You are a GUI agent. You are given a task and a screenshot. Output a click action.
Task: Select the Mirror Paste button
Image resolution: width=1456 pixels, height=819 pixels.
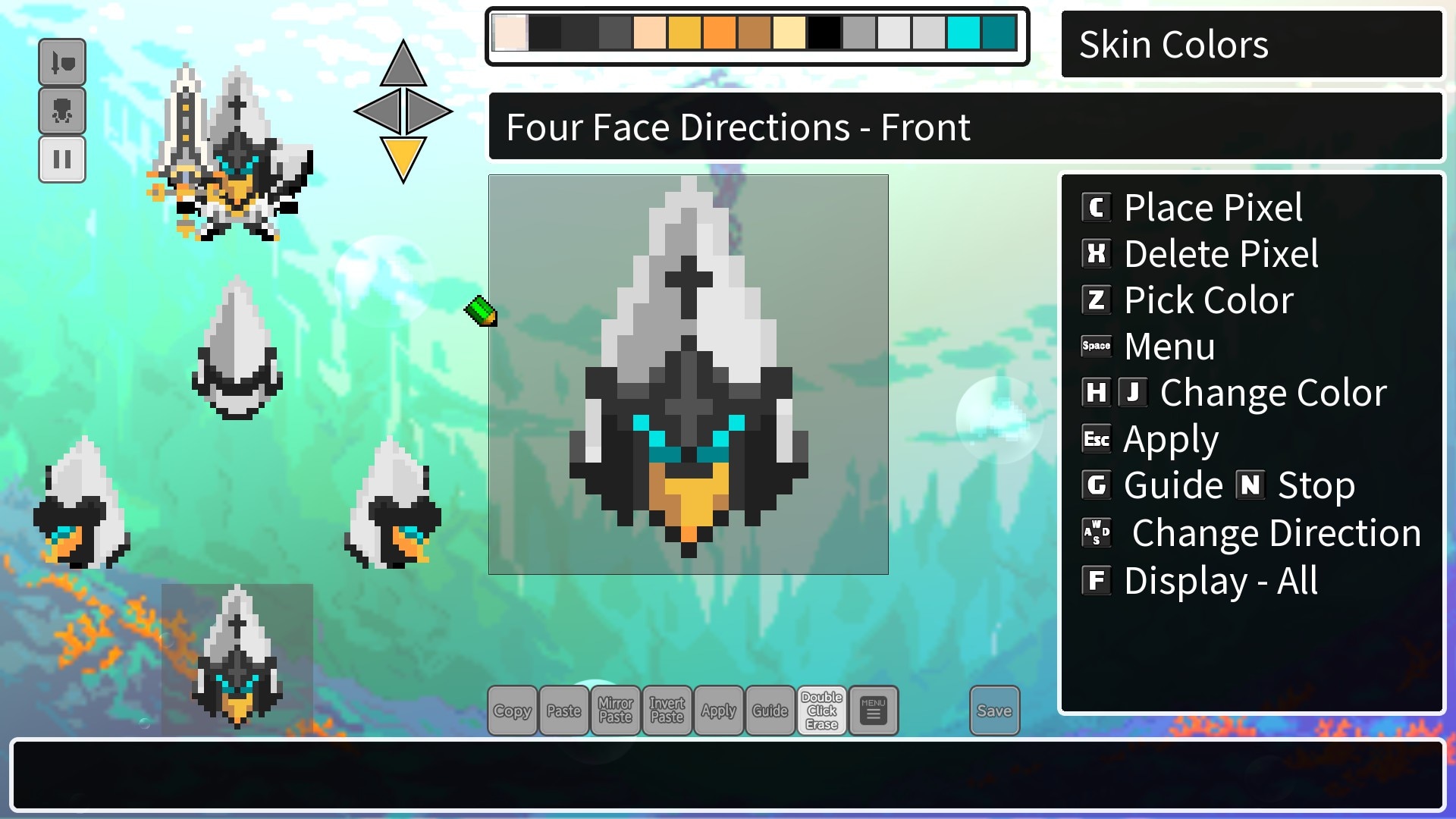616,711
